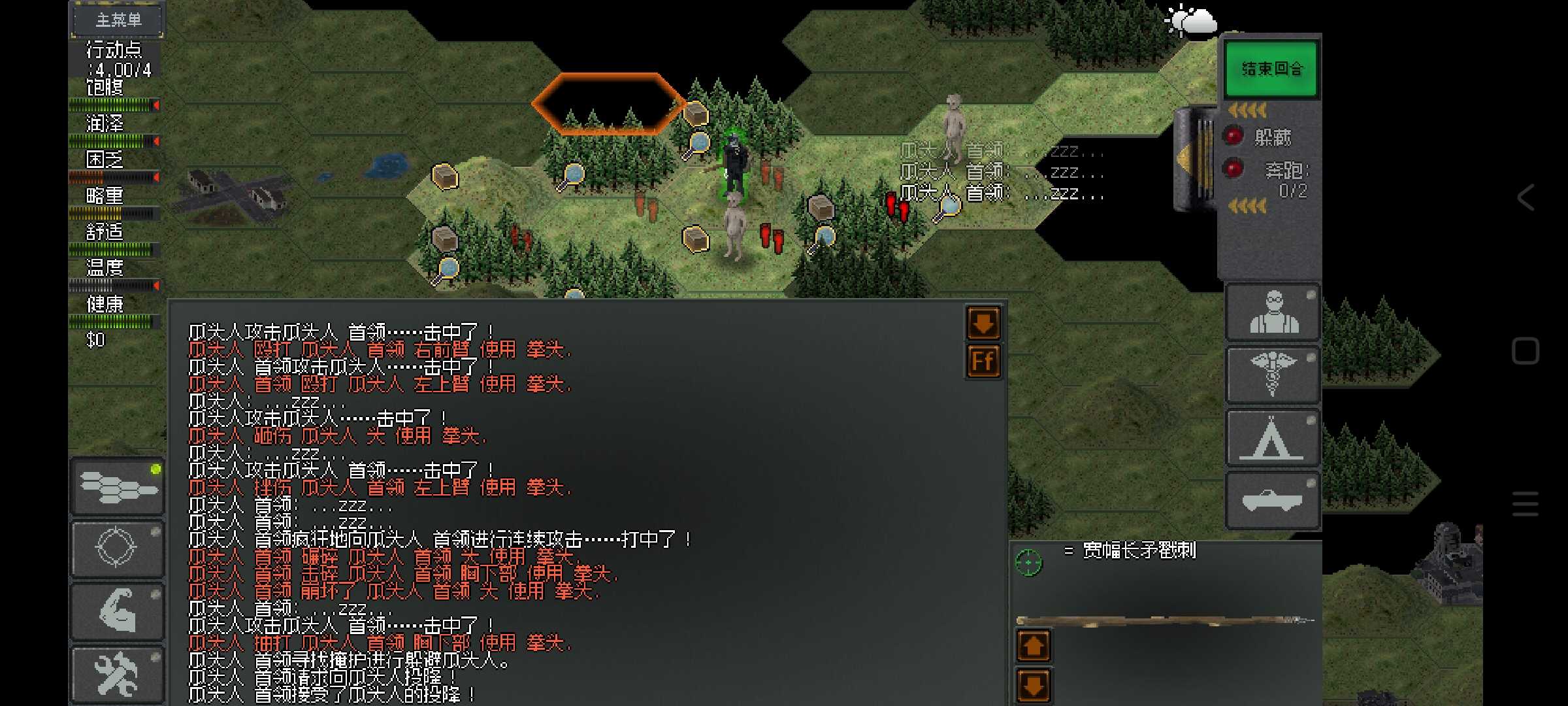Toggle the 躲藏 hide mode
Image resolution: width=1568 pixels, height=706 pixels.
pos(1233,136)
